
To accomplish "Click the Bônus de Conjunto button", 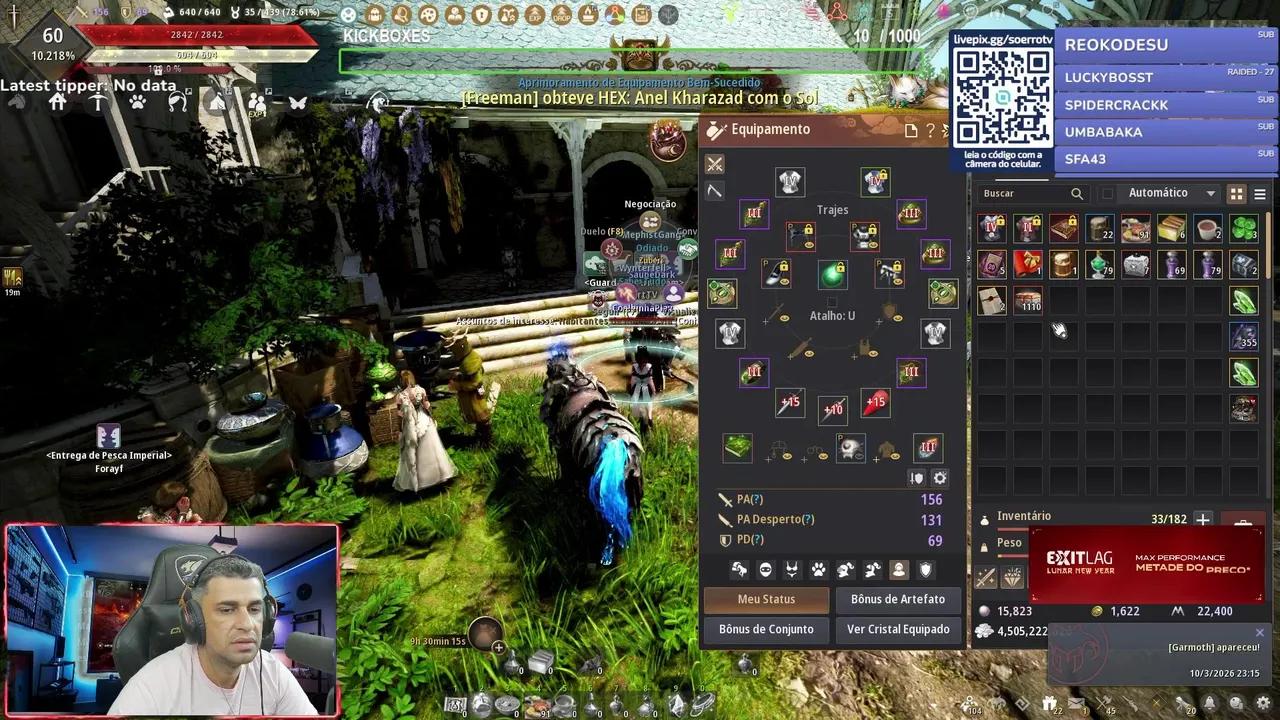I will (x=766, y=629).
